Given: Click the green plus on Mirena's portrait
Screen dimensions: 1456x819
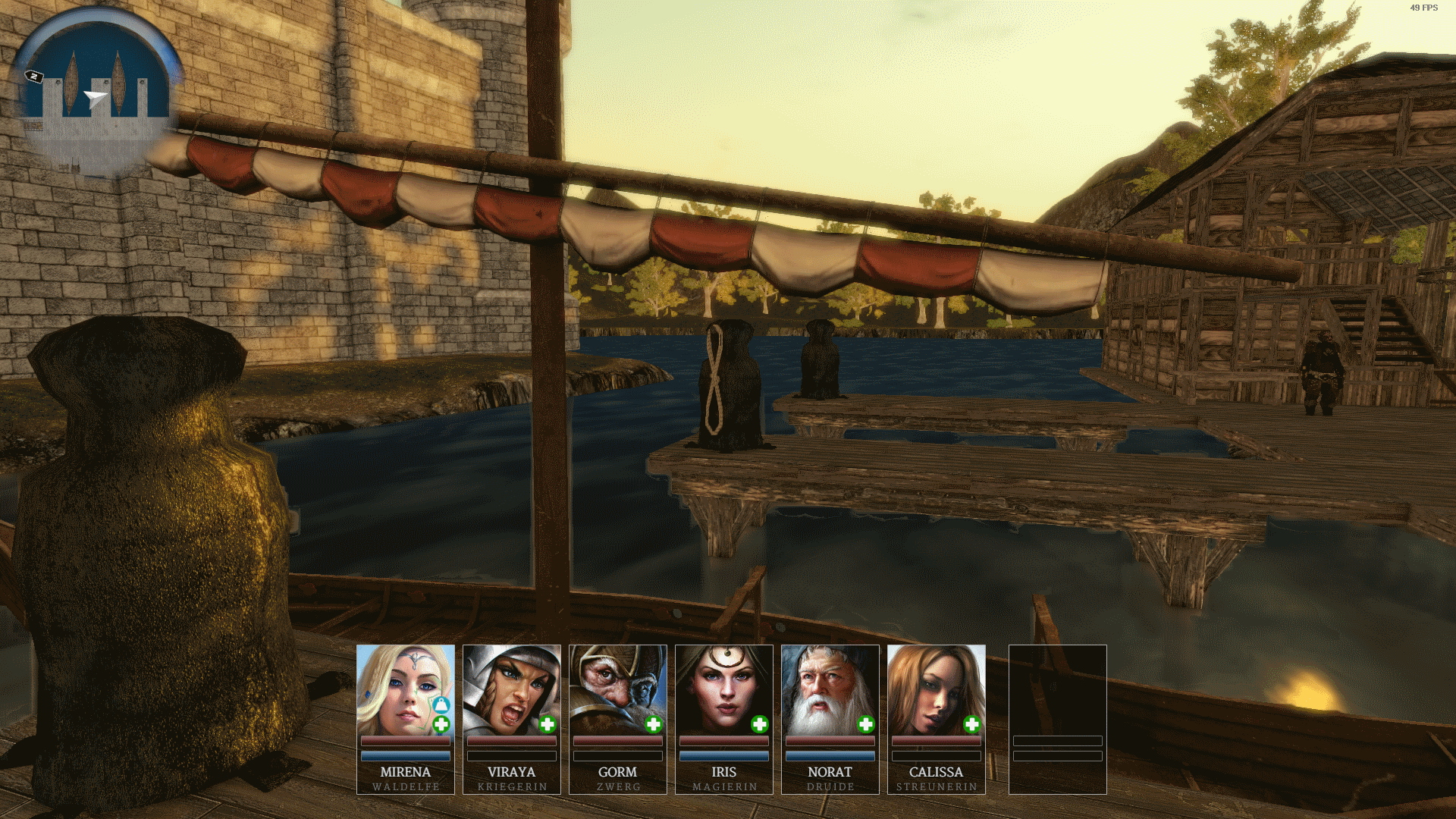Looking at the screenshot, I should point(441,725).
